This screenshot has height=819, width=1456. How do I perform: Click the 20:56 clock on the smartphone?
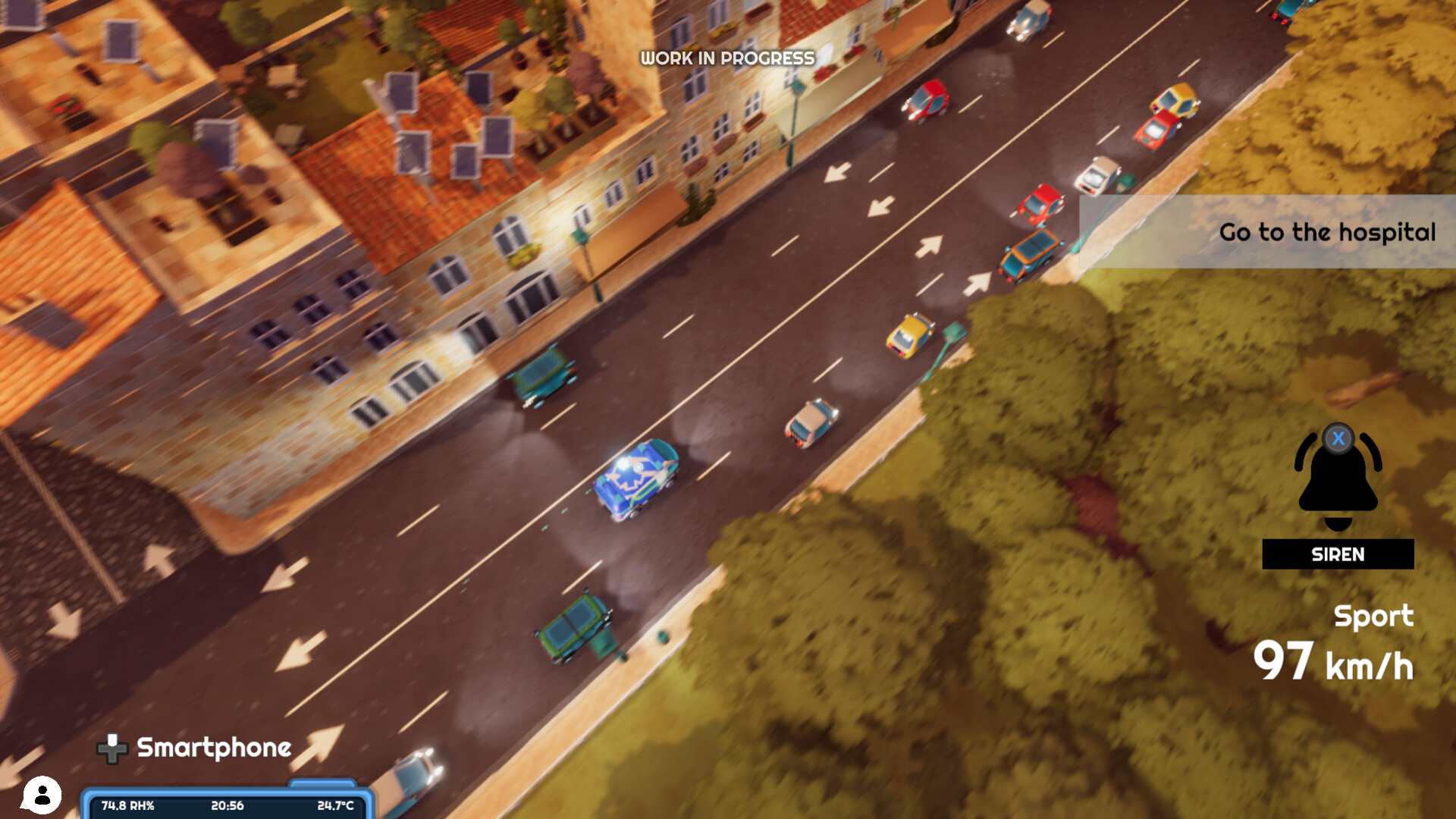click(228, 806)
